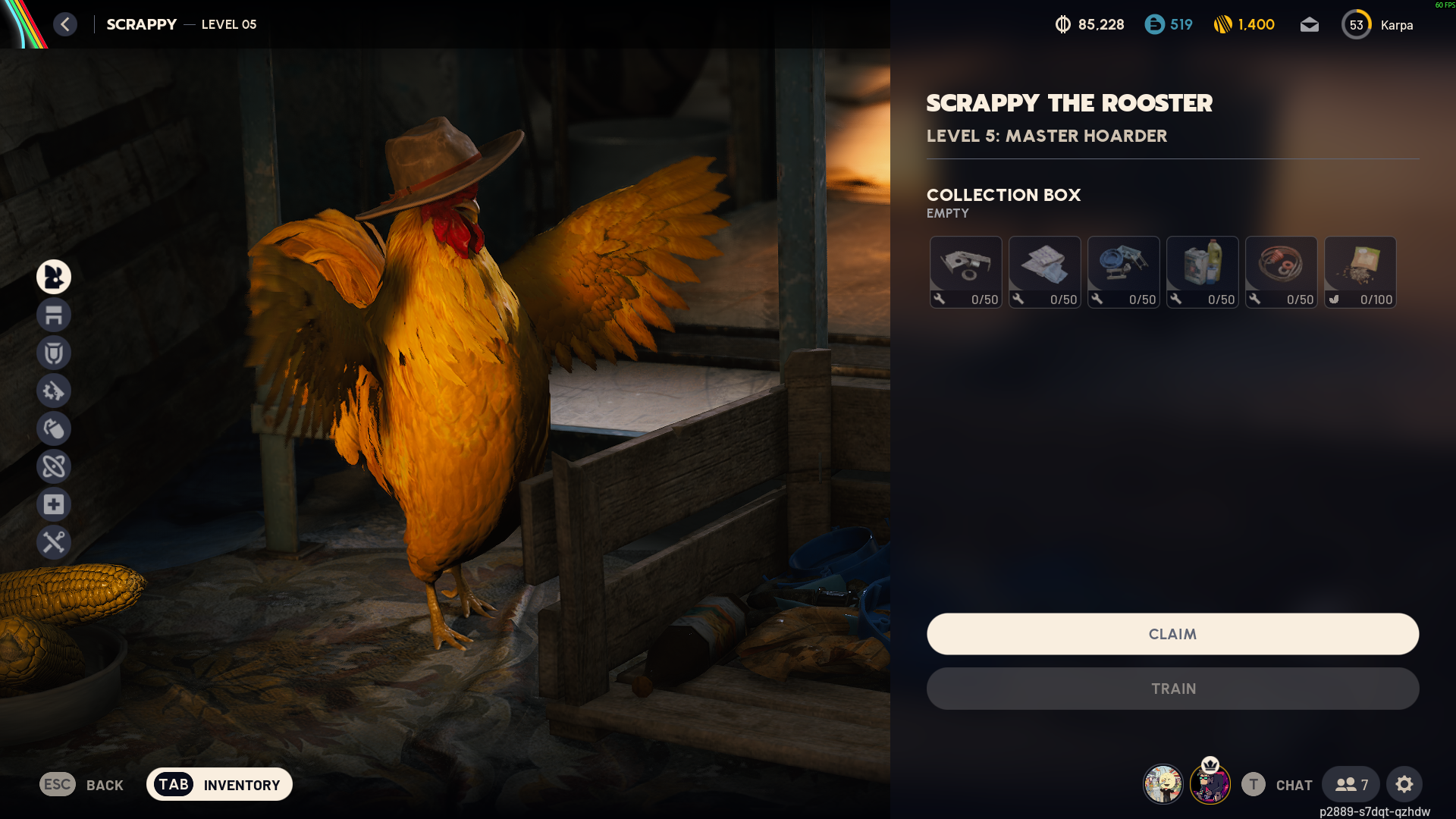Open the crossed tools refiner icon

coord(54,542)
